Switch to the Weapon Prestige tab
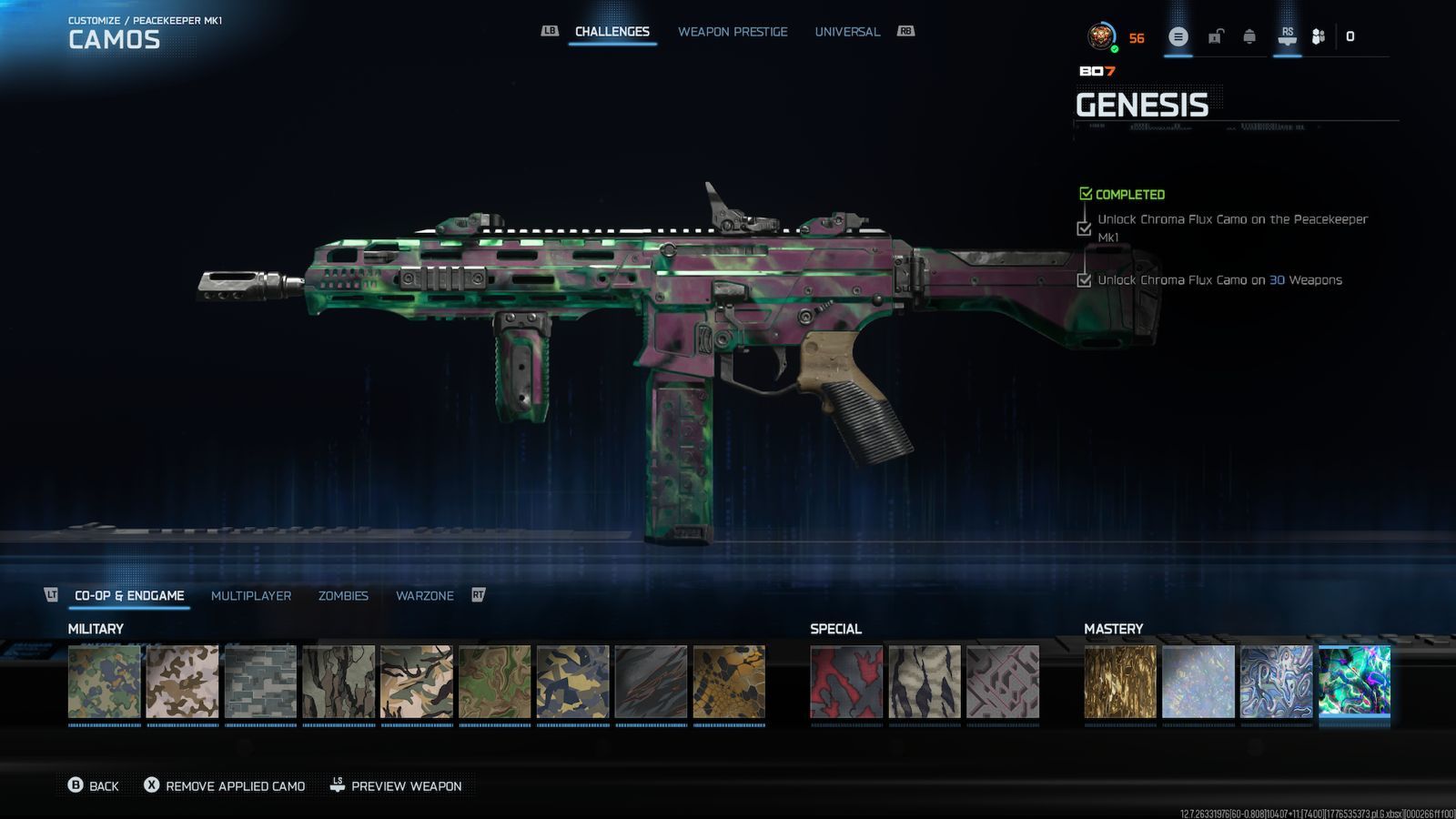Viewport: 1456px width, 819px height. pos(733,32)
